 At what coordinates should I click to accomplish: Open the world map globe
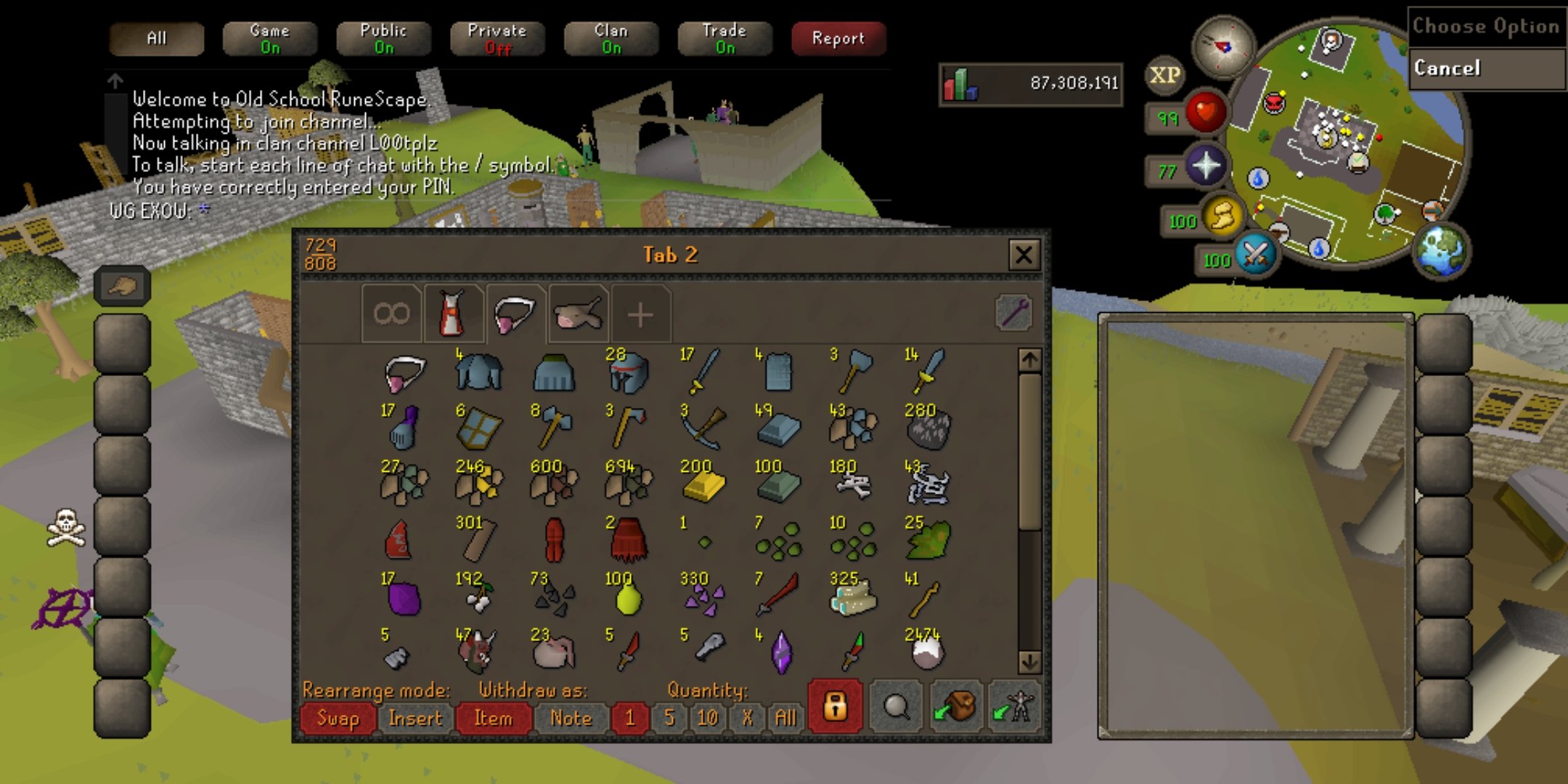click(1442, 250)
